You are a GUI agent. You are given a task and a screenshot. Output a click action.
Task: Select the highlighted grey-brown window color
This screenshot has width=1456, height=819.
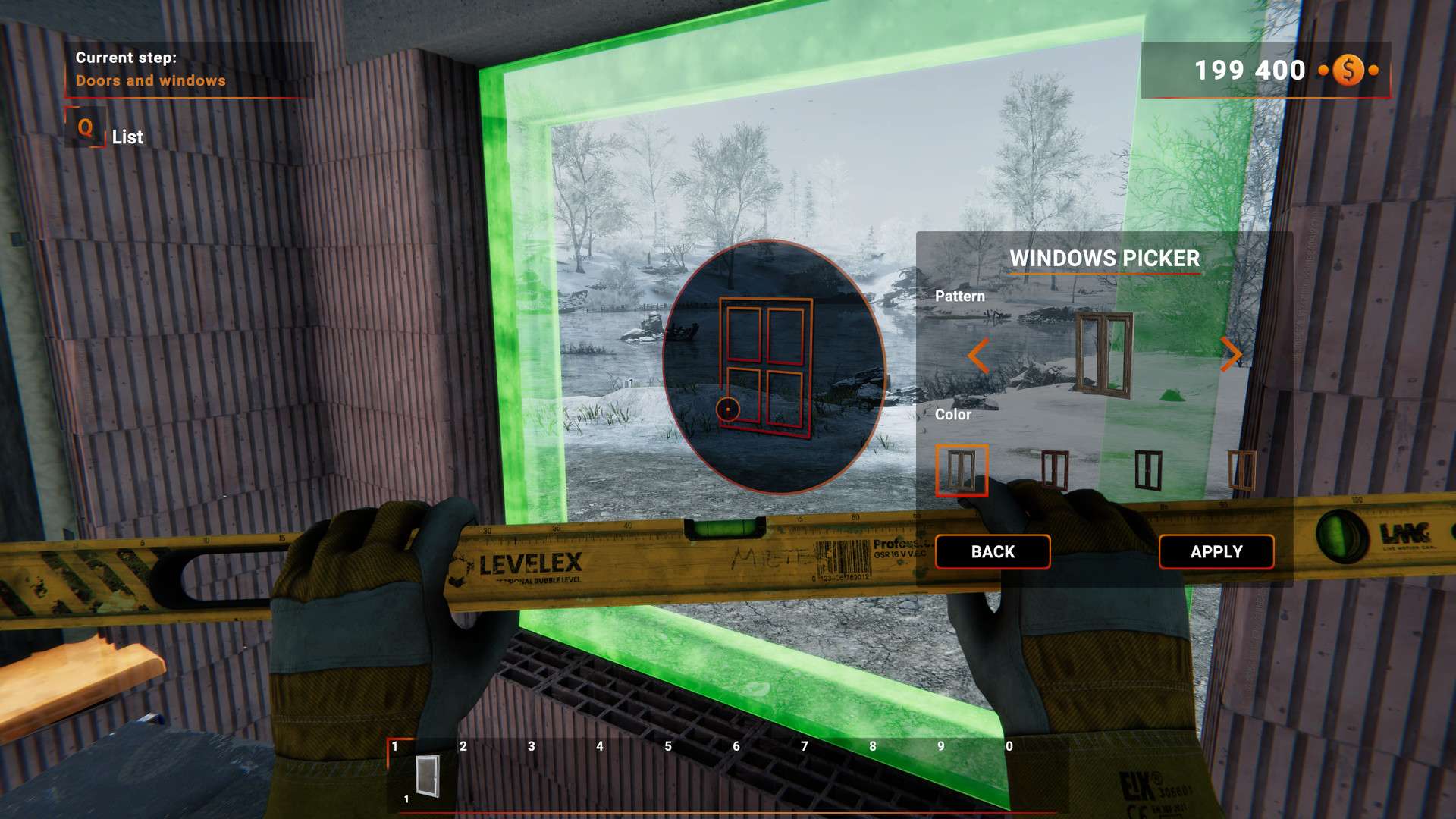(x=961, y=470)
